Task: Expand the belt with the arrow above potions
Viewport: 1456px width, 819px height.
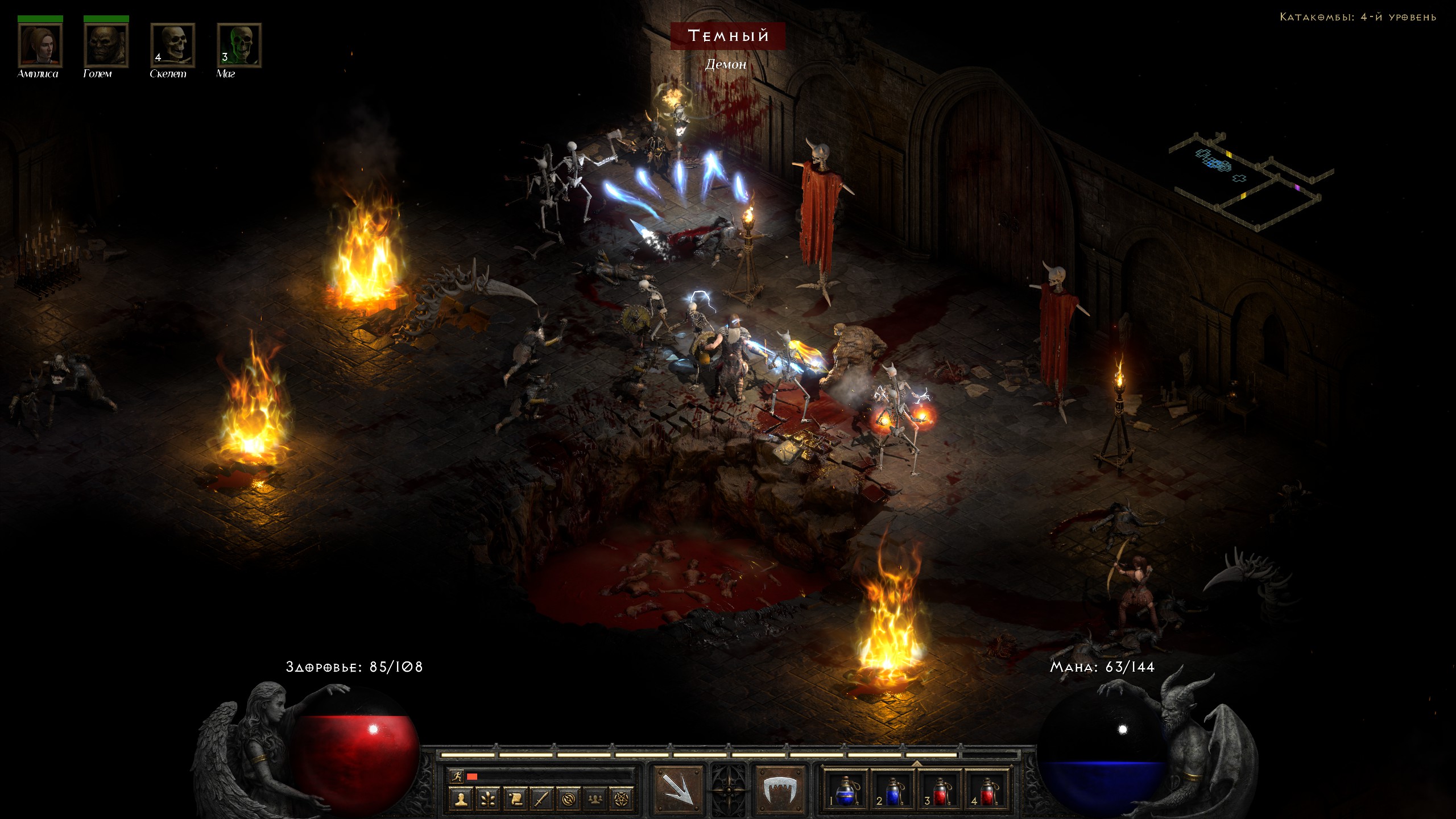Action: (916, 763)
